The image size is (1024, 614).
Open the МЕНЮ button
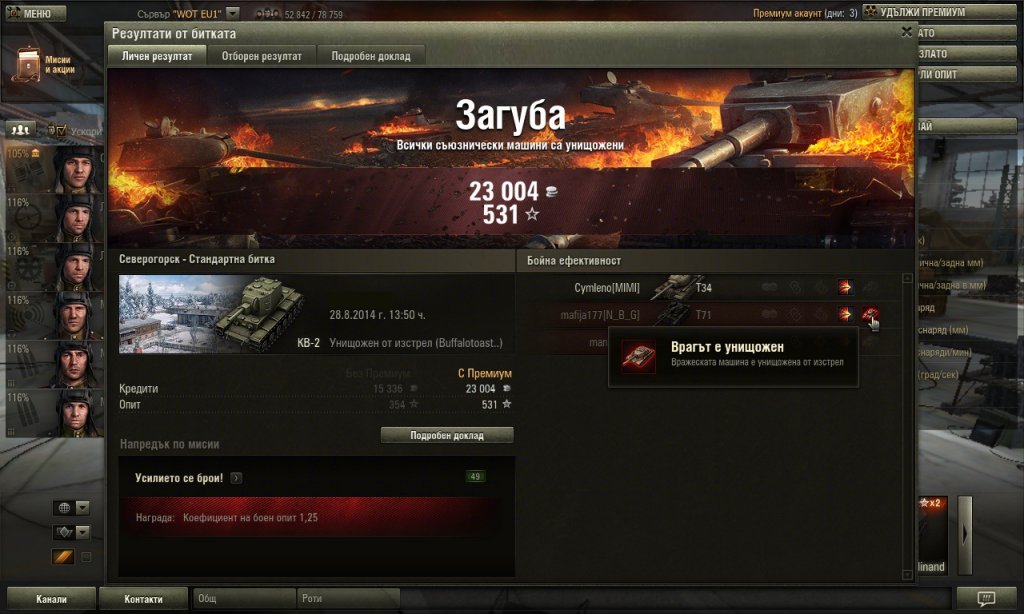click(x=33, y=14)
